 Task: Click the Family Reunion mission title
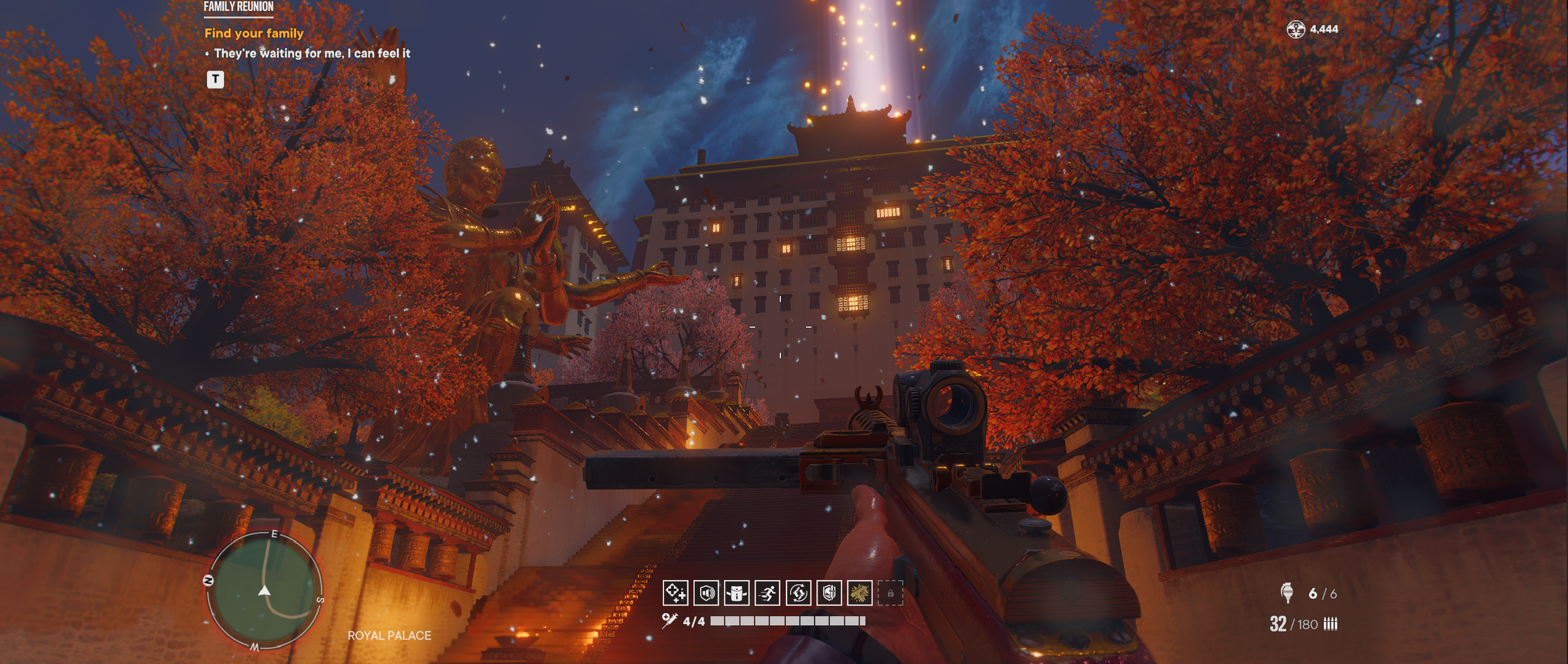[238, 7]
